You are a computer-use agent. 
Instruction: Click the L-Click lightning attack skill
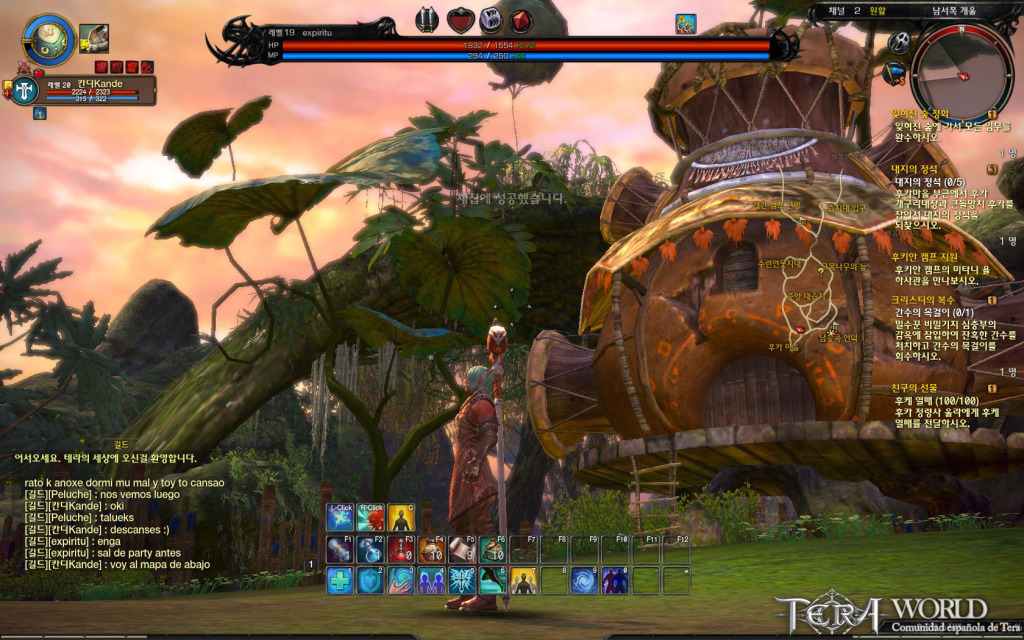[340, 517]
